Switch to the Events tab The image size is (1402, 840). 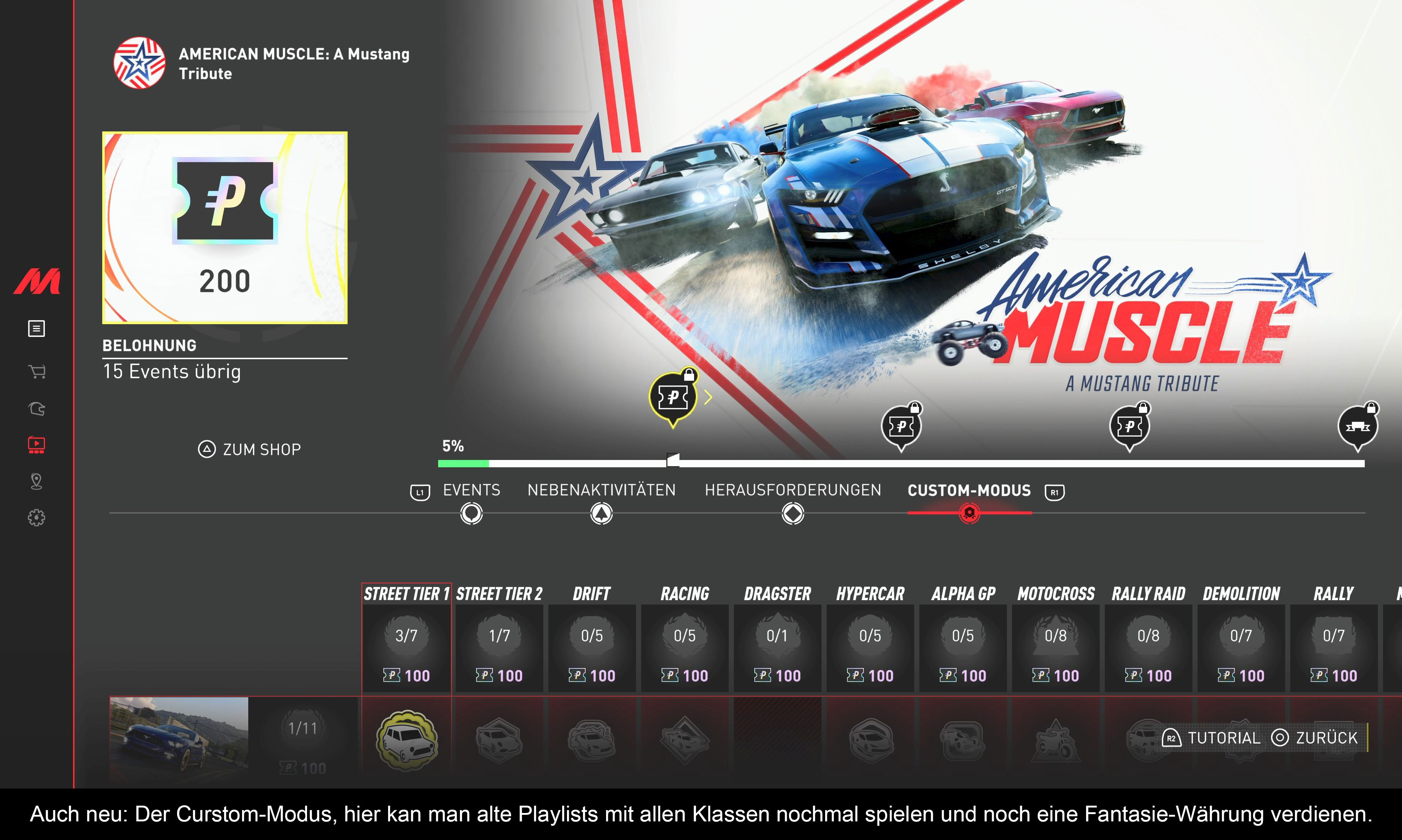(x=471, y=490)
